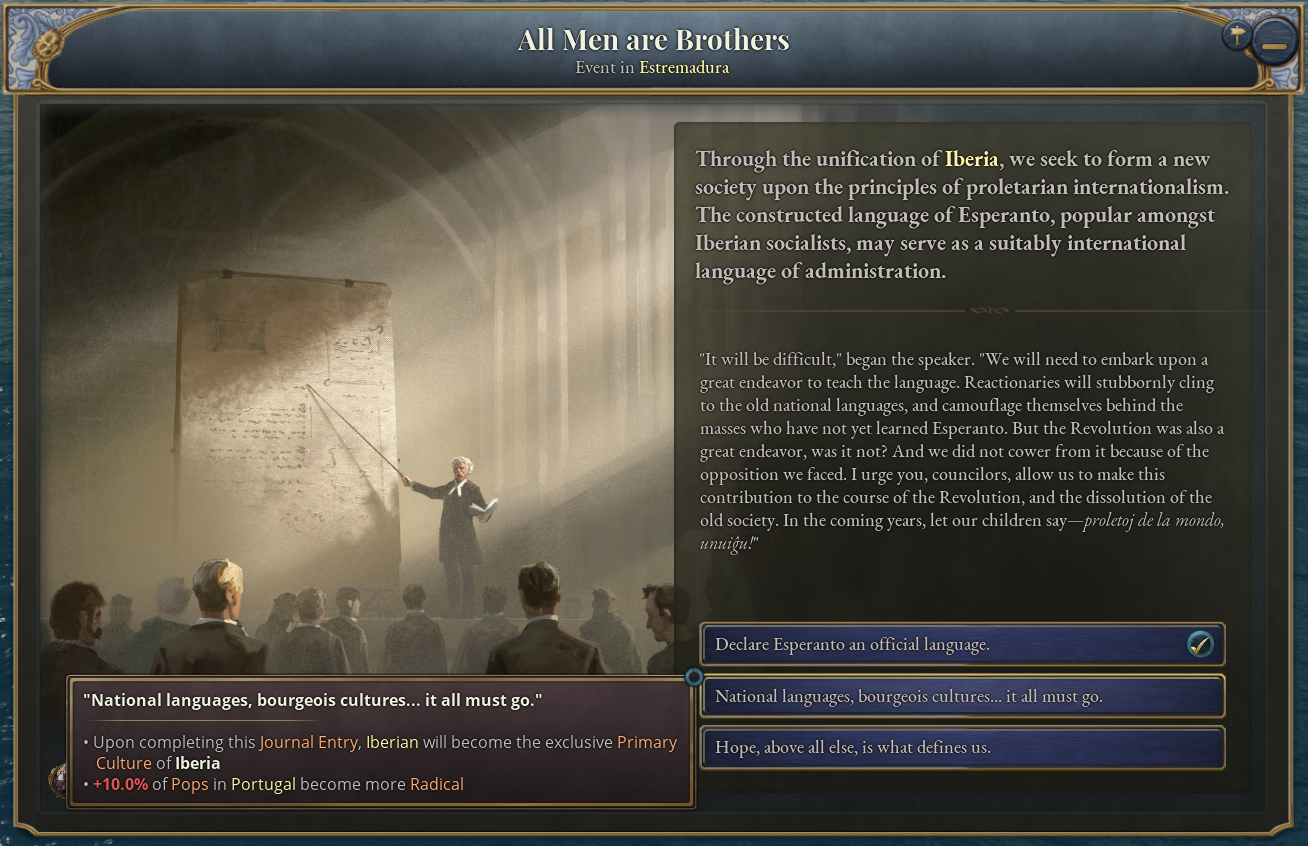
Task: Click the signpost icon in header
Action: (x=1237, y=36)
